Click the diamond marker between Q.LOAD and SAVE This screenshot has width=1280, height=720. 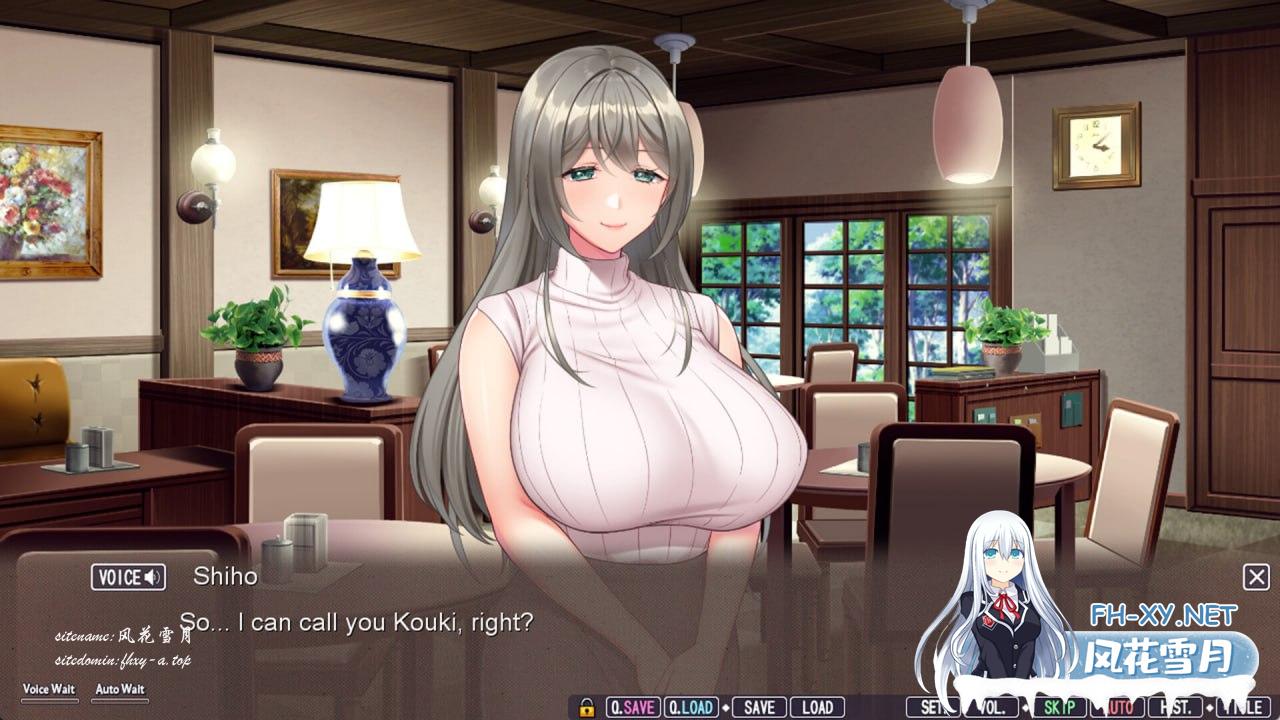[726, 705]
